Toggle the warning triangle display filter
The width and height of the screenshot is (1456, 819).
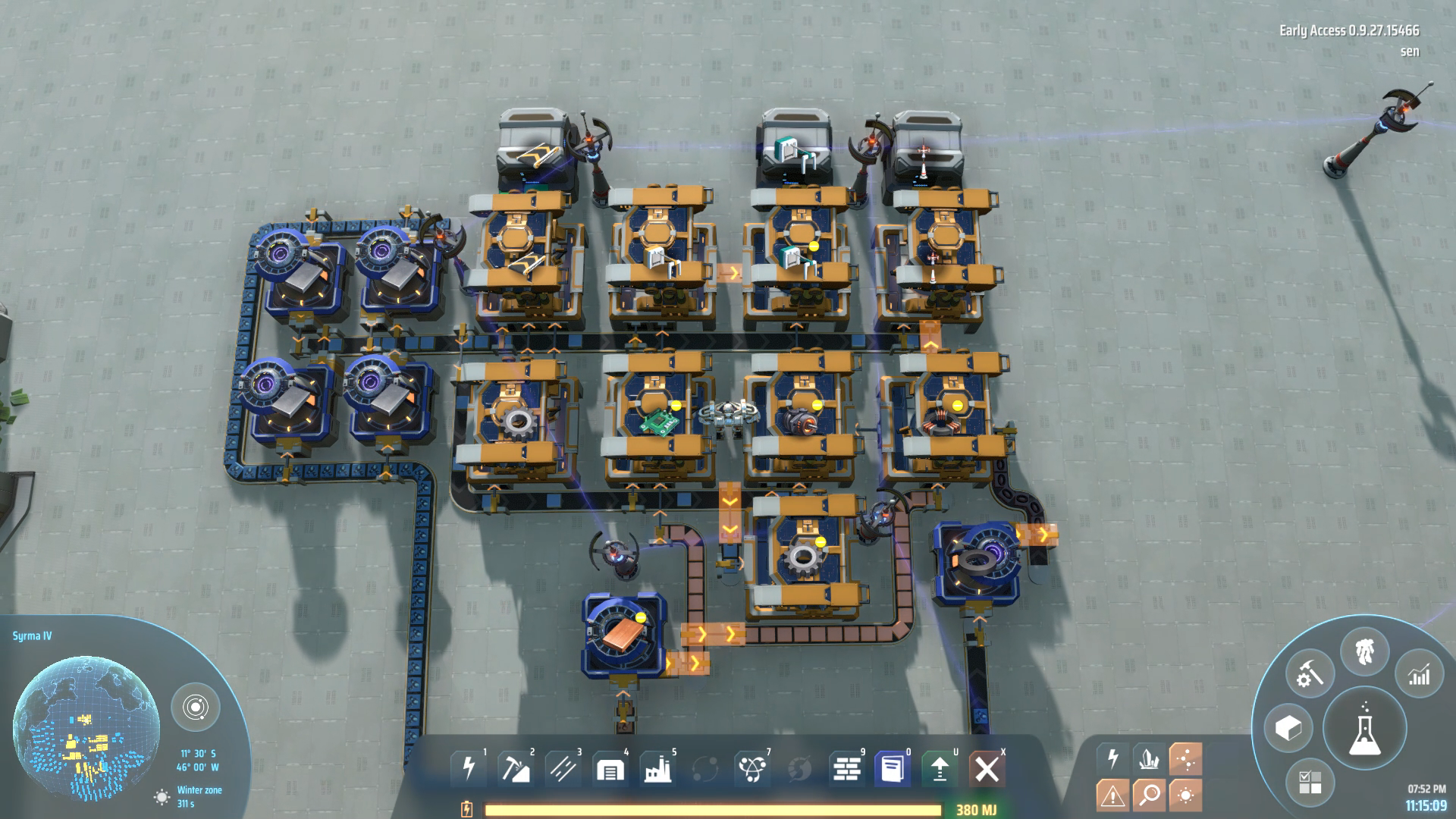point(1112,795)
